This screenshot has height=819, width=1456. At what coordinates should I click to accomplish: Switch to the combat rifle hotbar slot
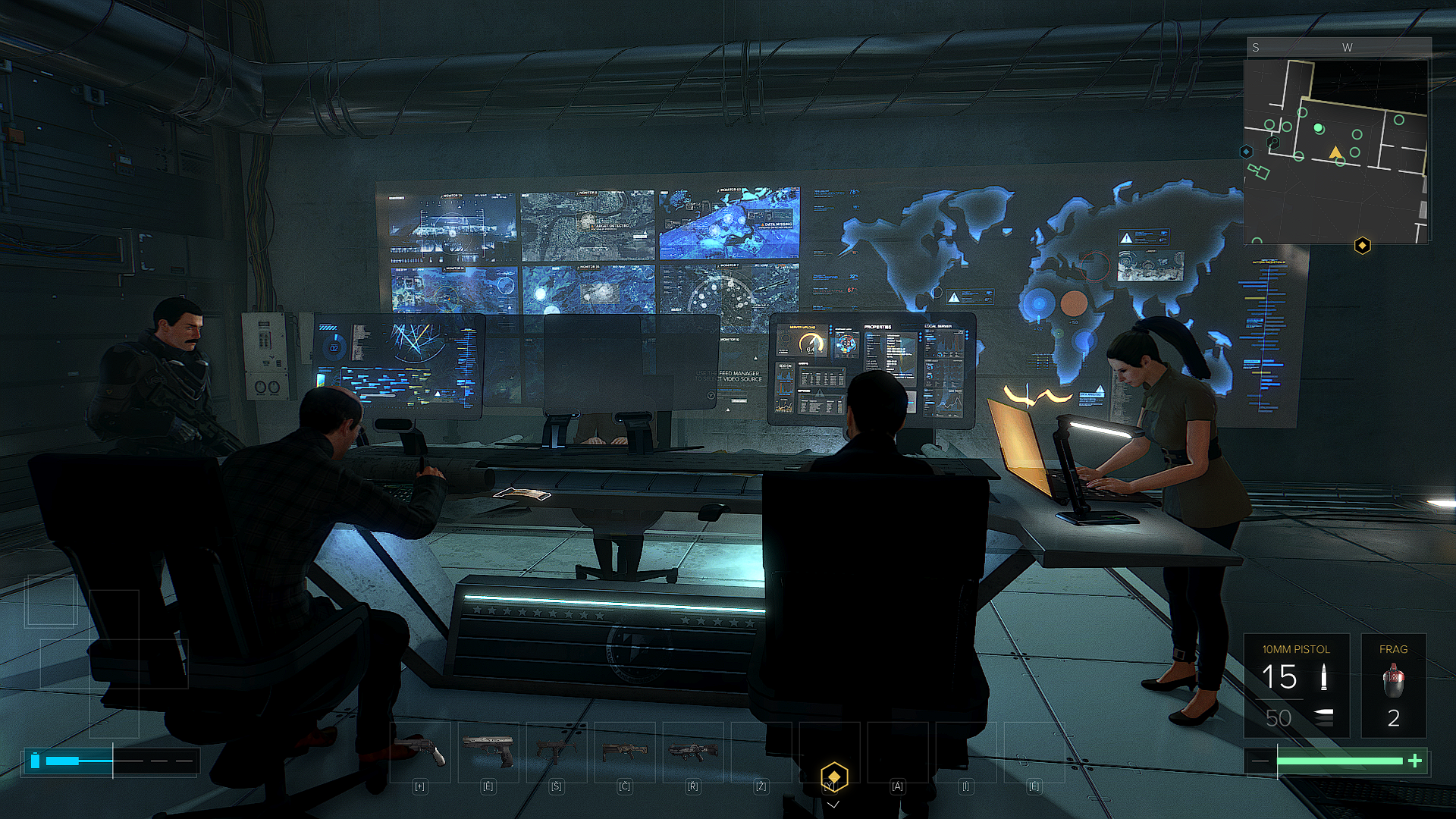[x=693, y=751]
